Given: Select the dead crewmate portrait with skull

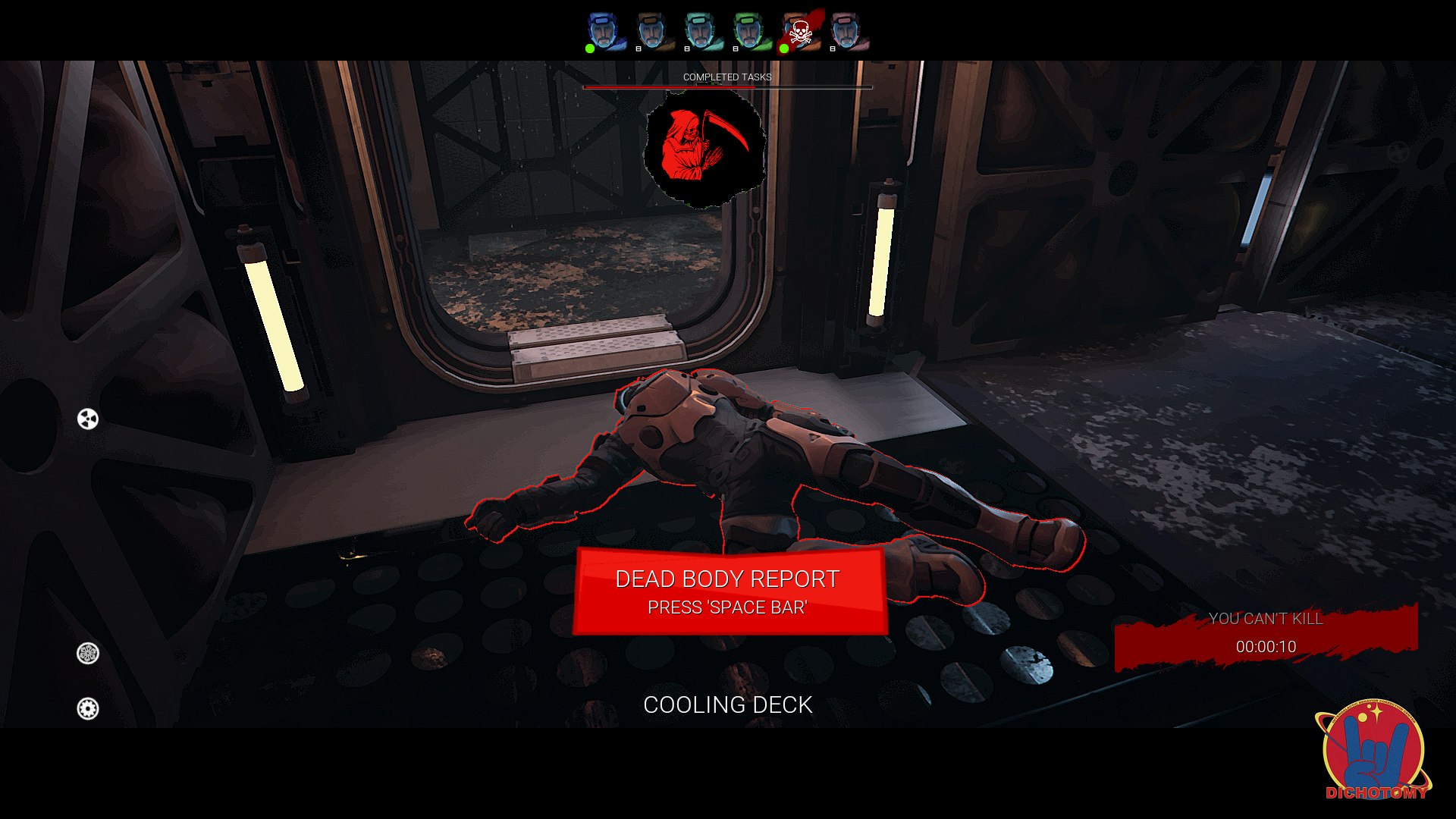Looking at the screenshot, I should tap(800, 32).
